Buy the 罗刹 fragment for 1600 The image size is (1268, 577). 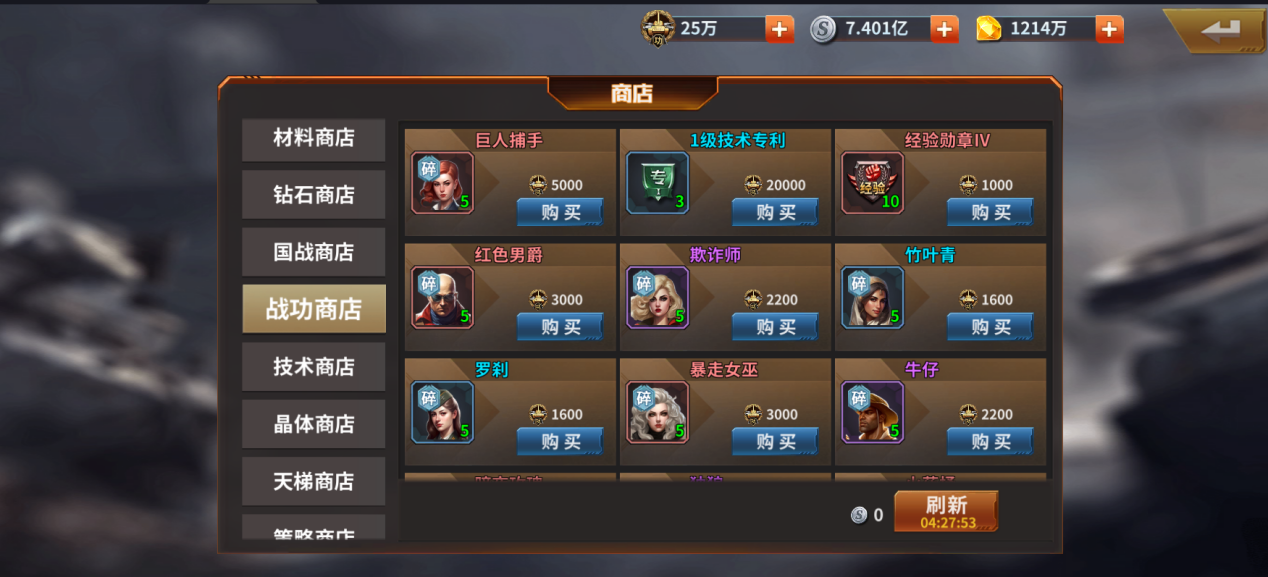pyautogui.click(x=559, y=442)
